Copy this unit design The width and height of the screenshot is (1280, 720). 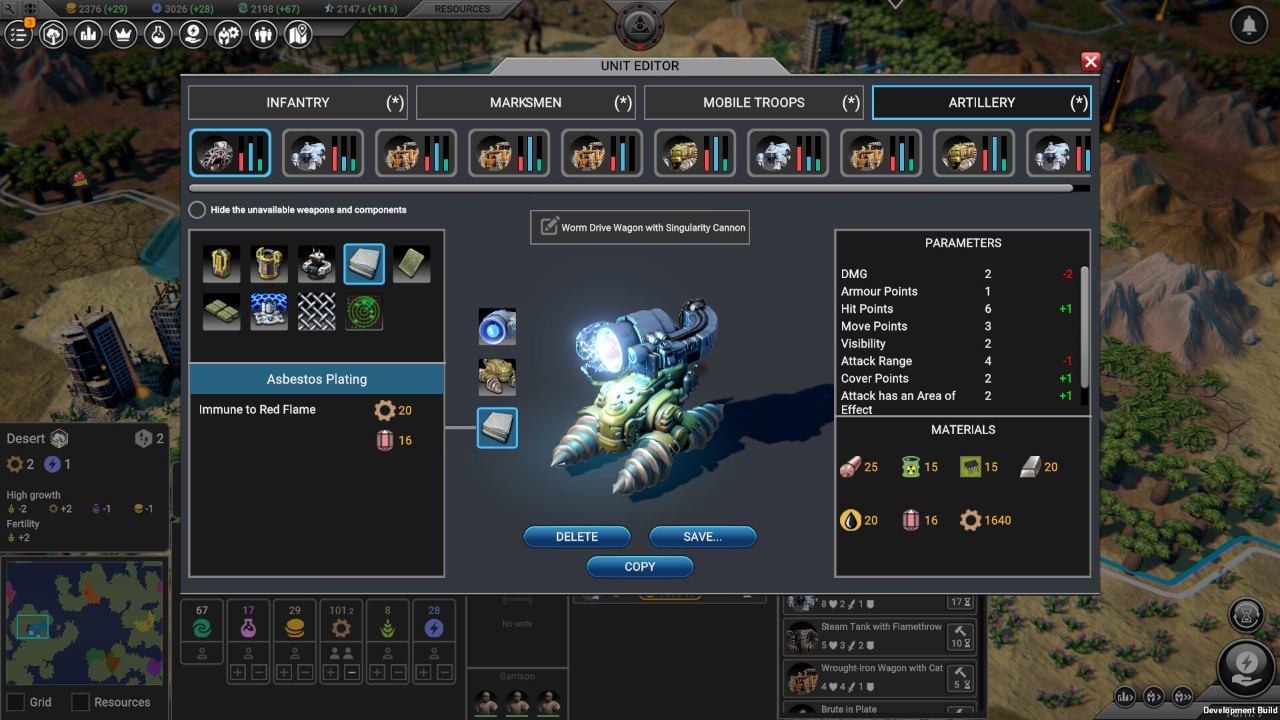pos(639,566)
